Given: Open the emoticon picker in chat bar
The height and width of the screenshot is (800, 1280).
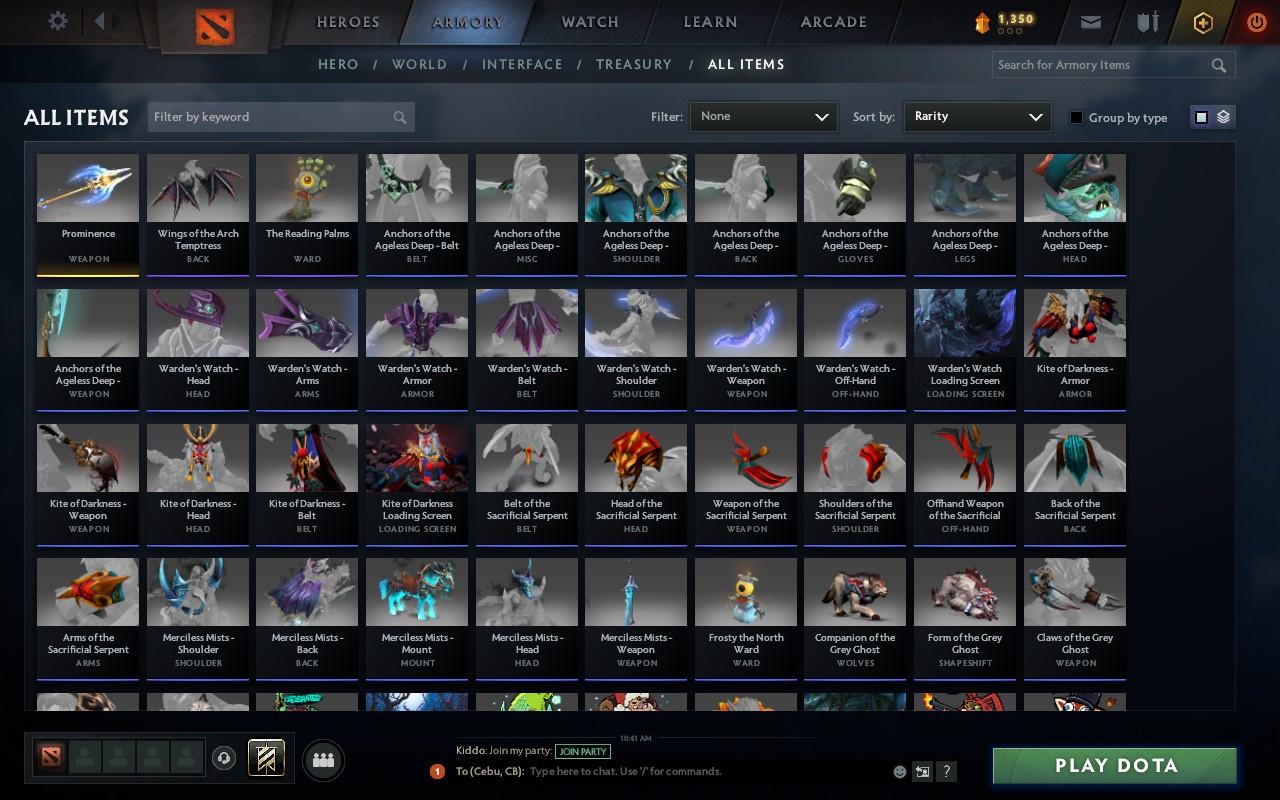Looking at the screenshot, I should point(899,771).
